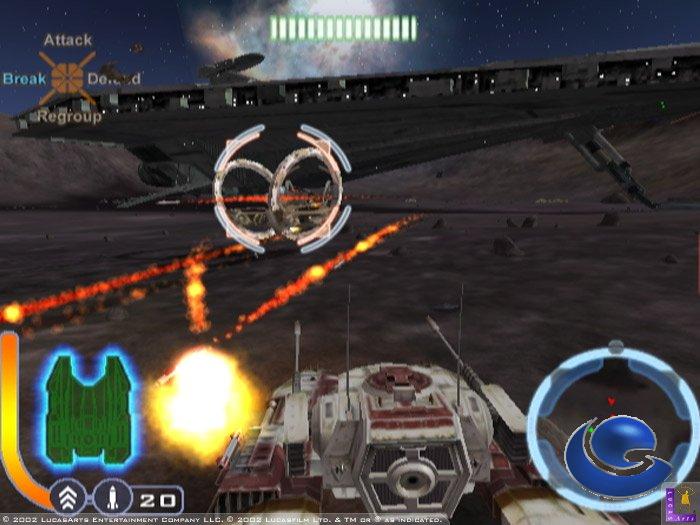700x525 pixels.
Task: Choose the Break squad command
Action: pyautogui.click(x=24, y=78)
